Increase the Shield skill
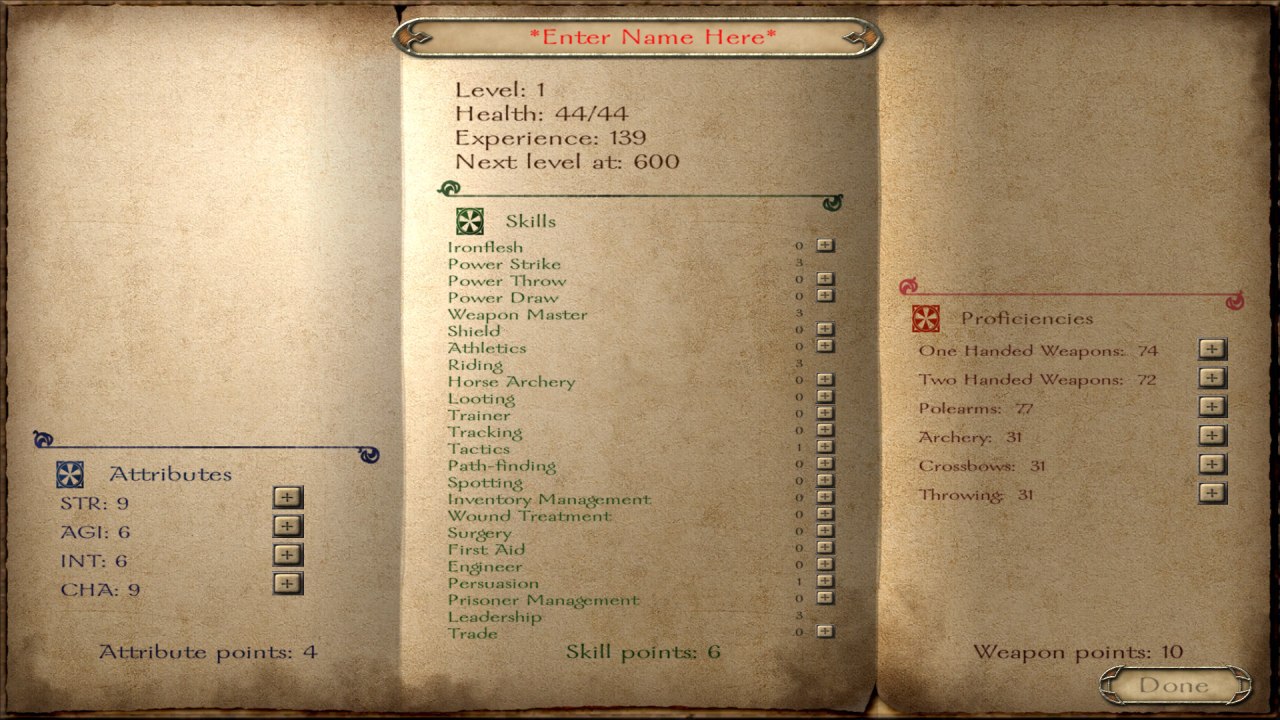Viewport: 1280px width, 720px height. tap(825, 329)
